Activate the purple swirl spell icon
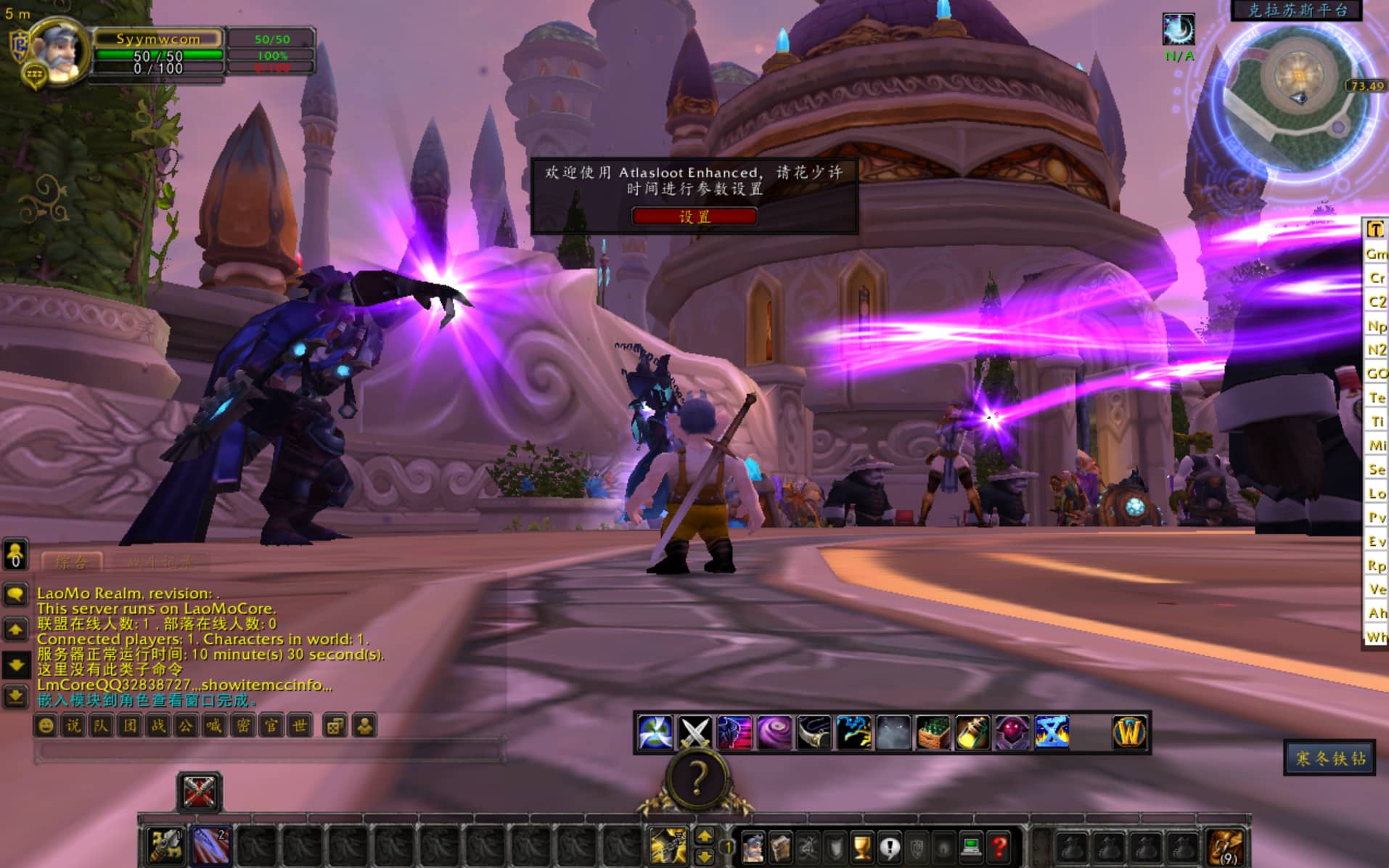The image size is (1389, 868). click(x=774, y=732)
